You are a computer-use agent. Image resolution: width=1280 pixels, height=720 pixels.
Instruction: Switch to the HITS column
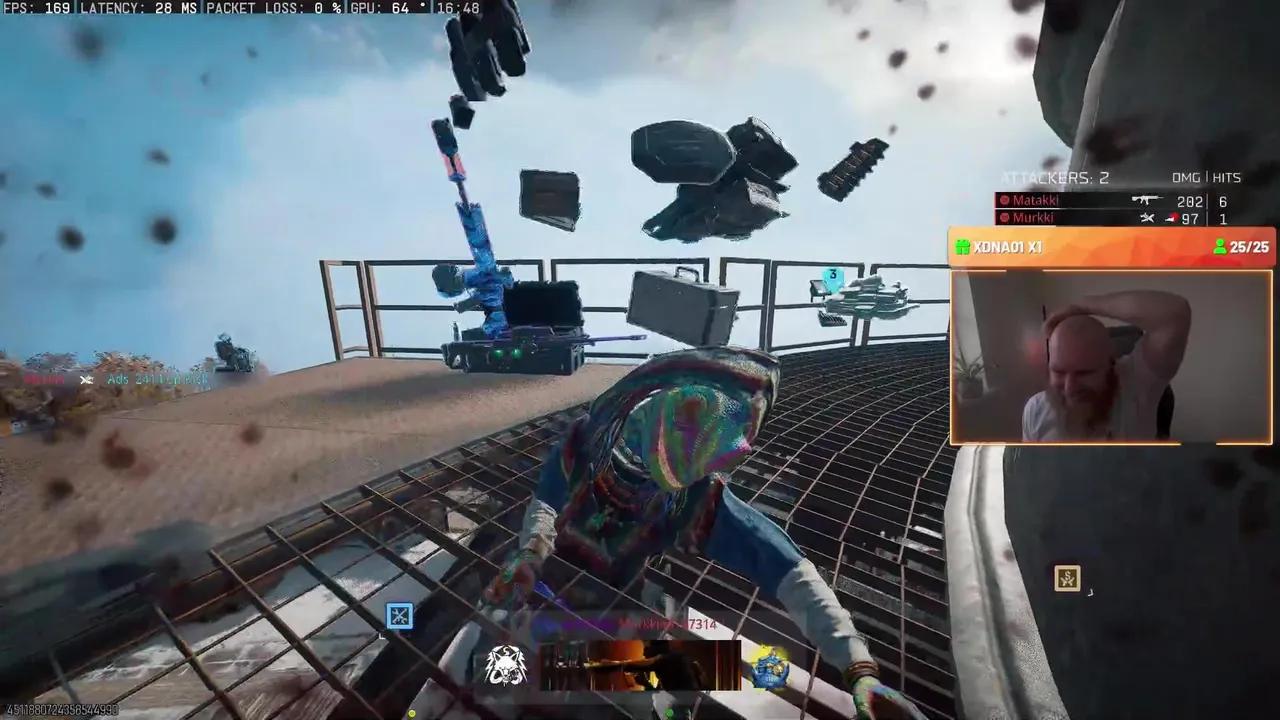pyautogui.click(x=1226, y=177)
